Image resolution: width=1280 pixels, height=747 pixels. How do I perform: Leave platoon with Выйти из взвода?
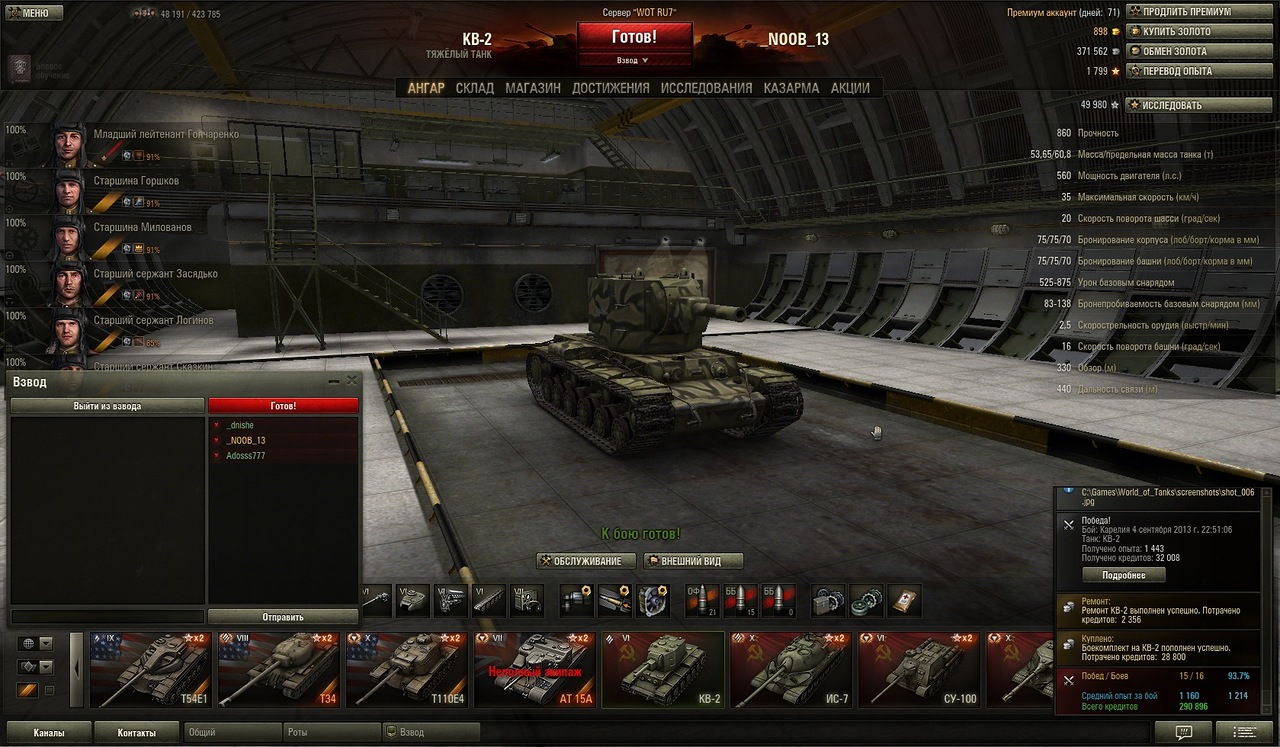point(107,406)
